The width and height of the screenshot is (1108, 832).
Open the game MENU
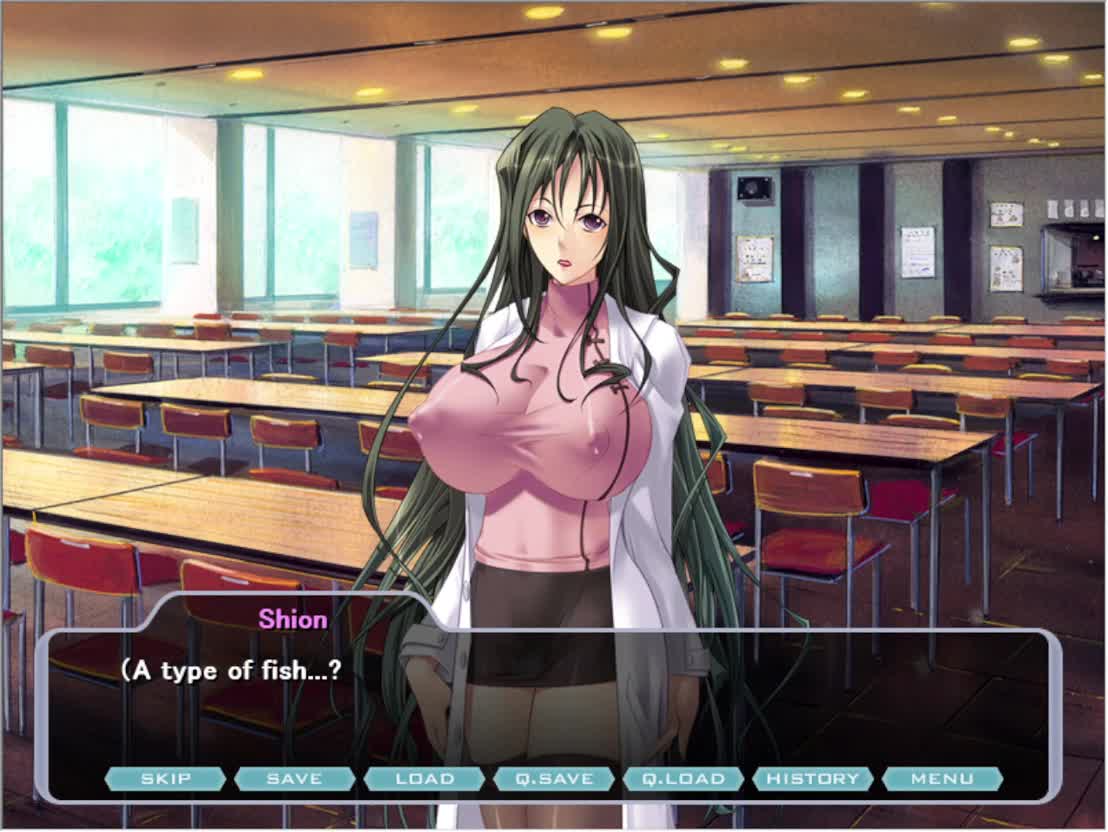coord(942,779)
